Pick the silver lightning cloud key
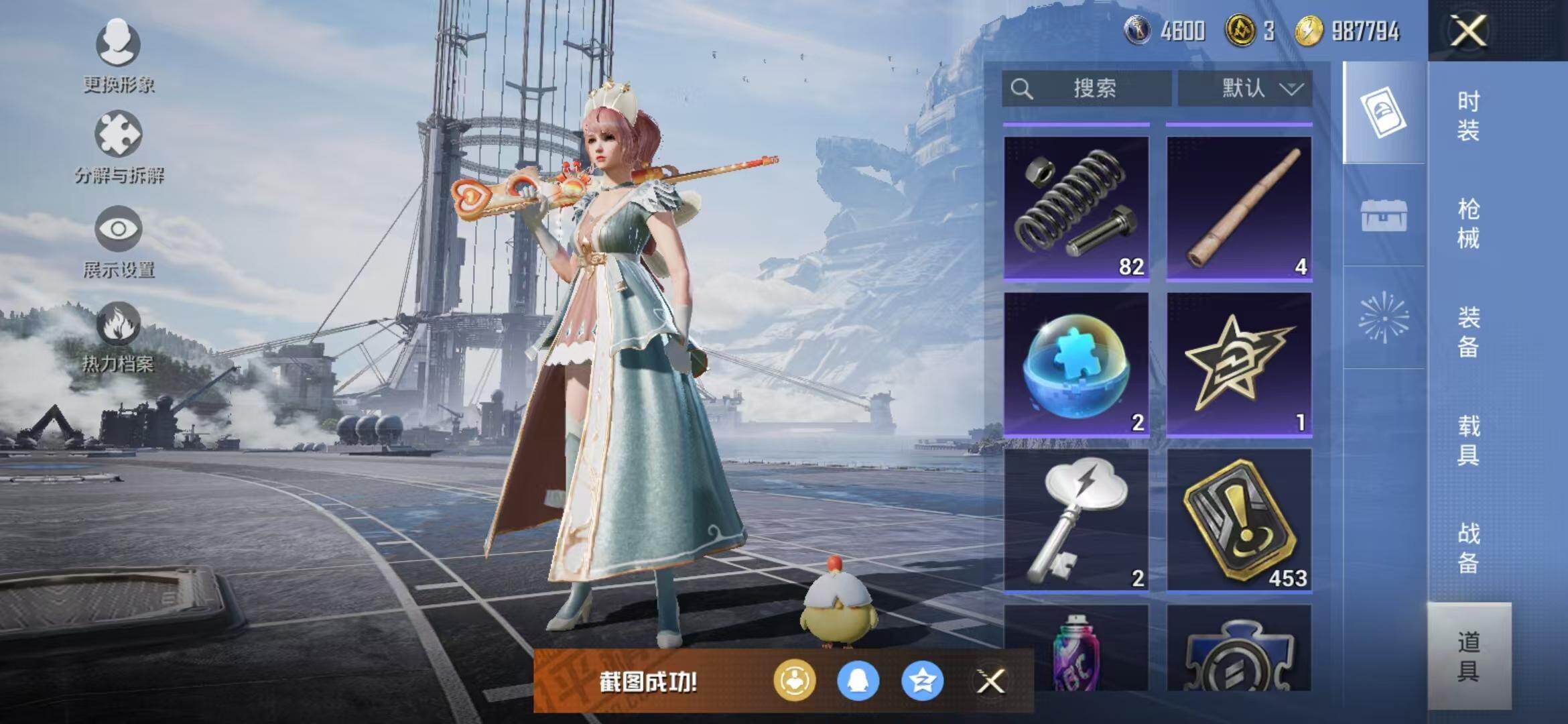The image size is (1568, 724). (1076, 520)
